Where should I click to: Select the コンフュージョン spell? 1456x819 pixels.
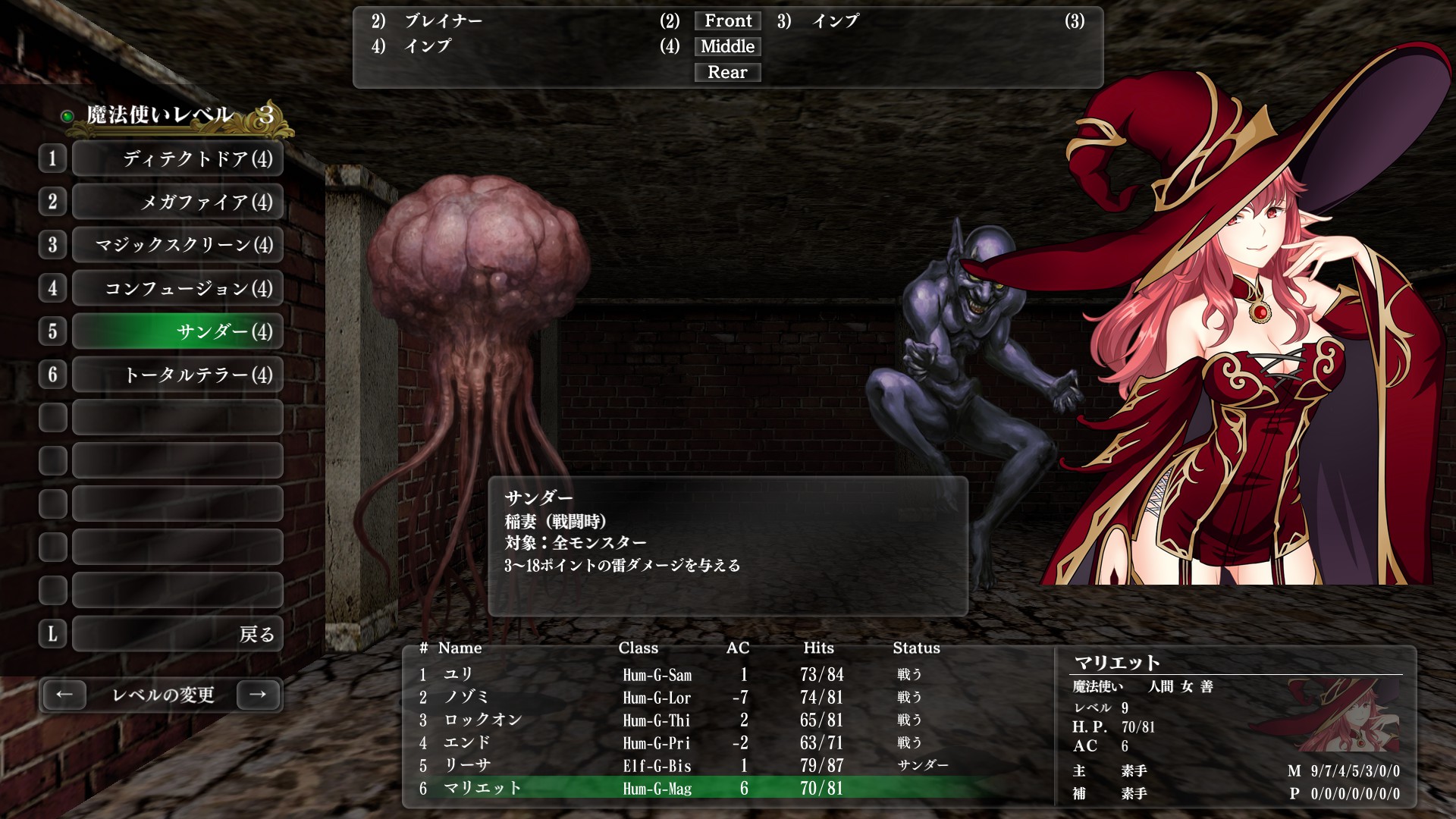tap(177, 288)
